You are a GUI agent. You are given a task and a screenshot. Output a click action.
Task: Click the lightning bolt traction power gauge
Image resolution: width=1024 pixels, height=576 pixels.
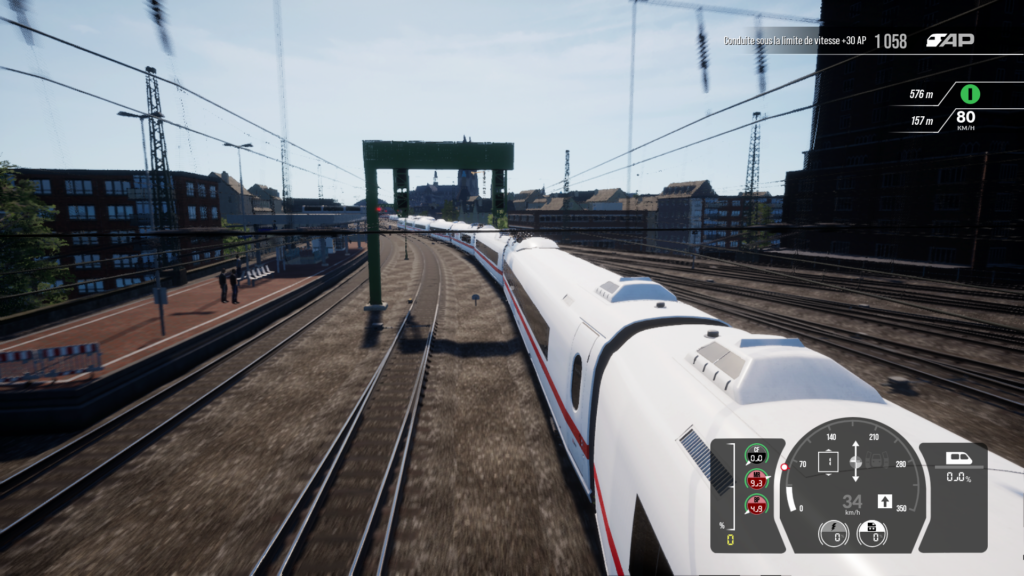coord(833,533)
